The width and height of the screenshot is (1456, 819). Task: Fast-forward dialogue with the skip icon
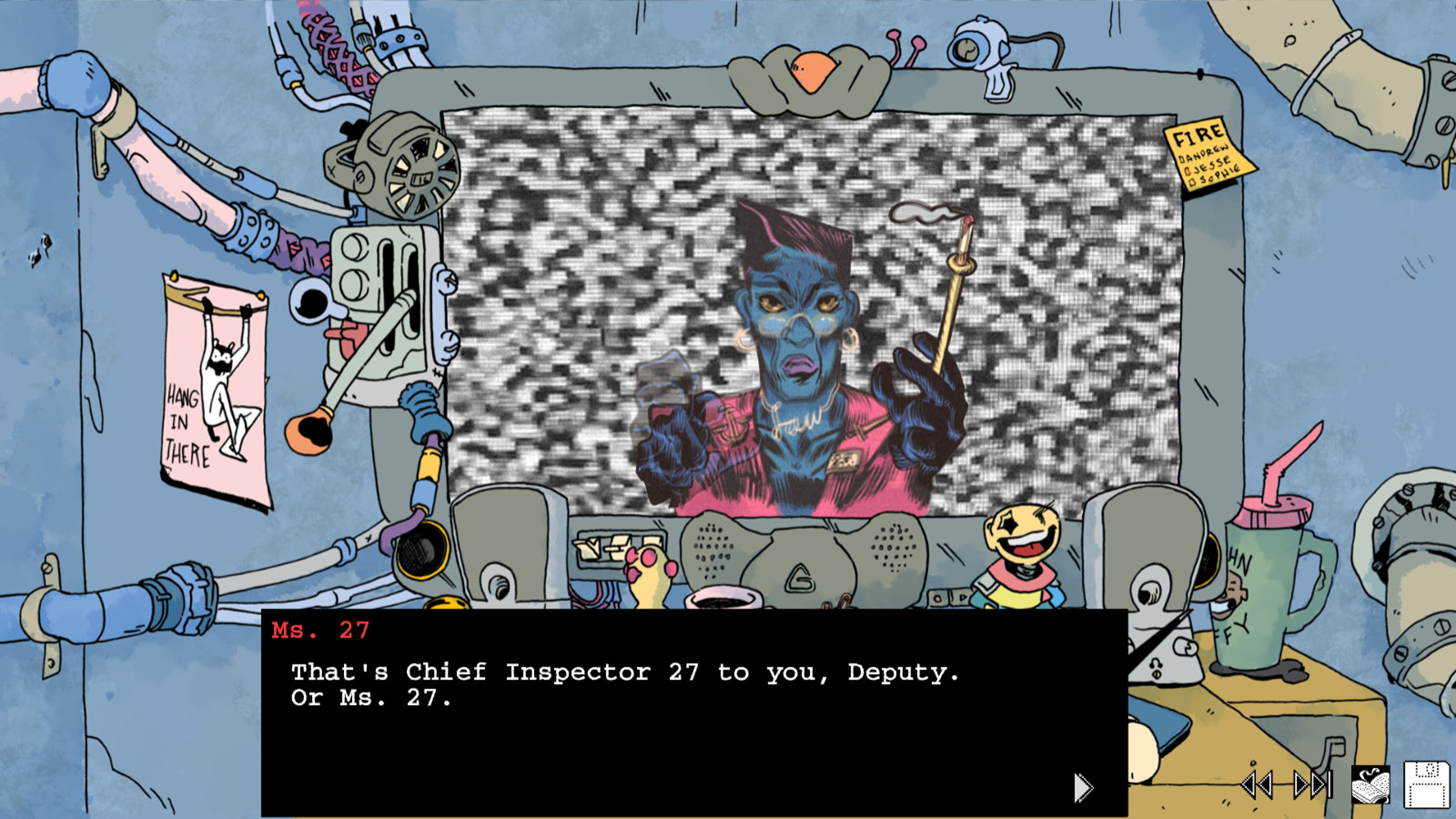tap(1310, 784)
